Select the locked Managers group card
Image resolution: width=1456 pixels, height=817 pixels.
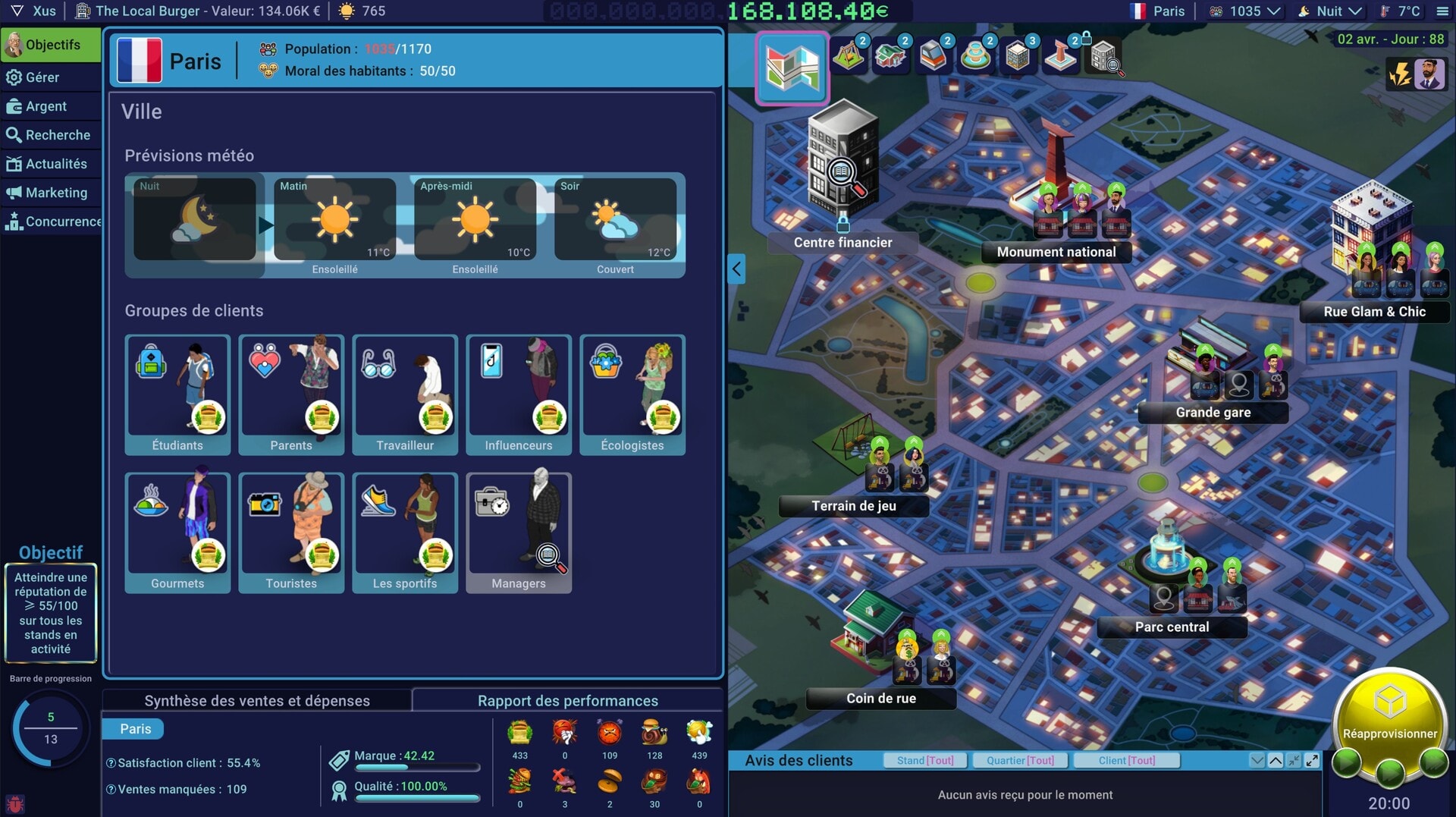click(x=519, y=533)
